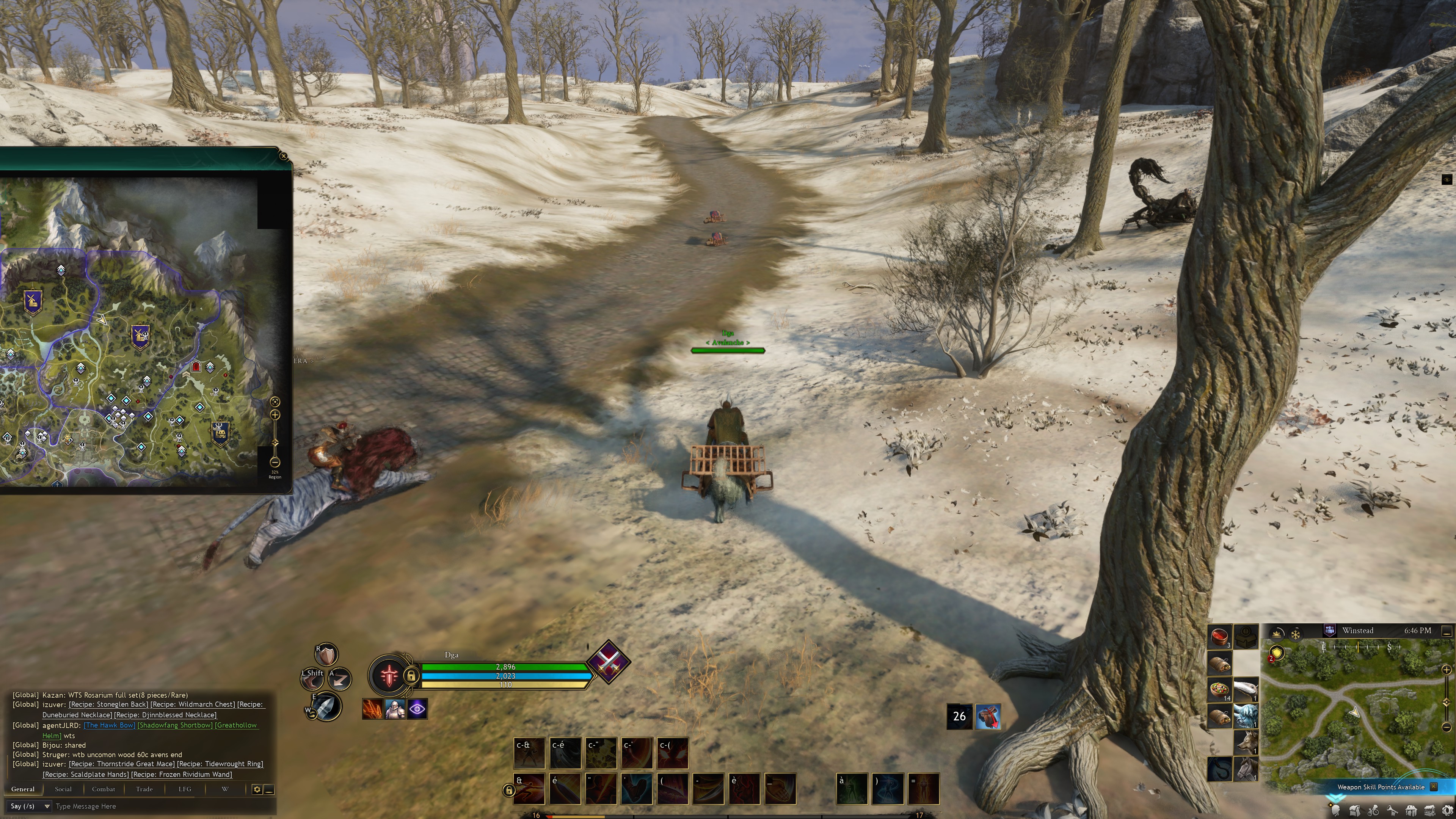Open the settings gear in the menu bar

click(x=1448, y=811)
